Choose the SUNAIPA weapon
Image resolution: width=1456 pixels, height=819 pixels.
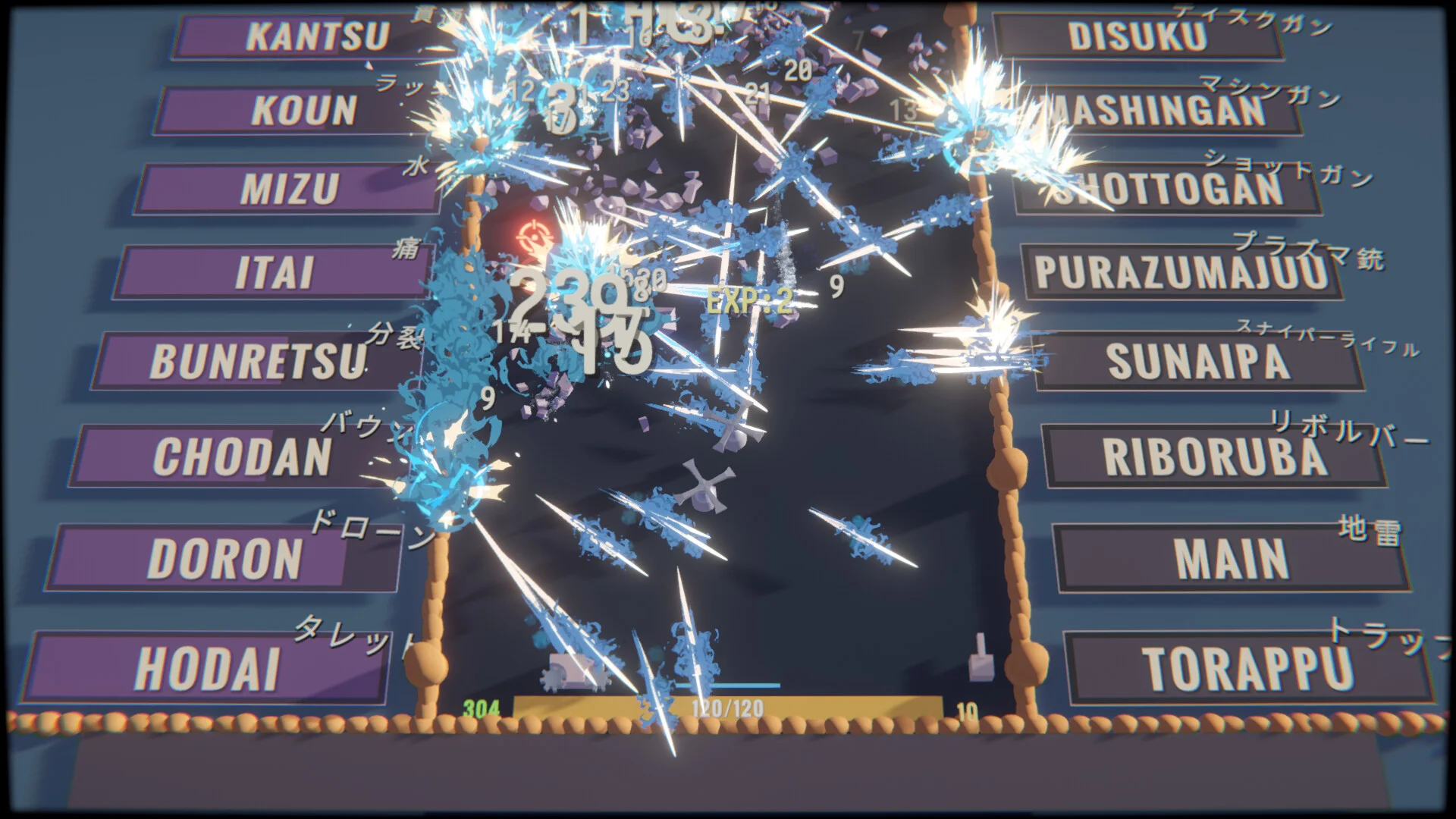(x=1197, y=362)
